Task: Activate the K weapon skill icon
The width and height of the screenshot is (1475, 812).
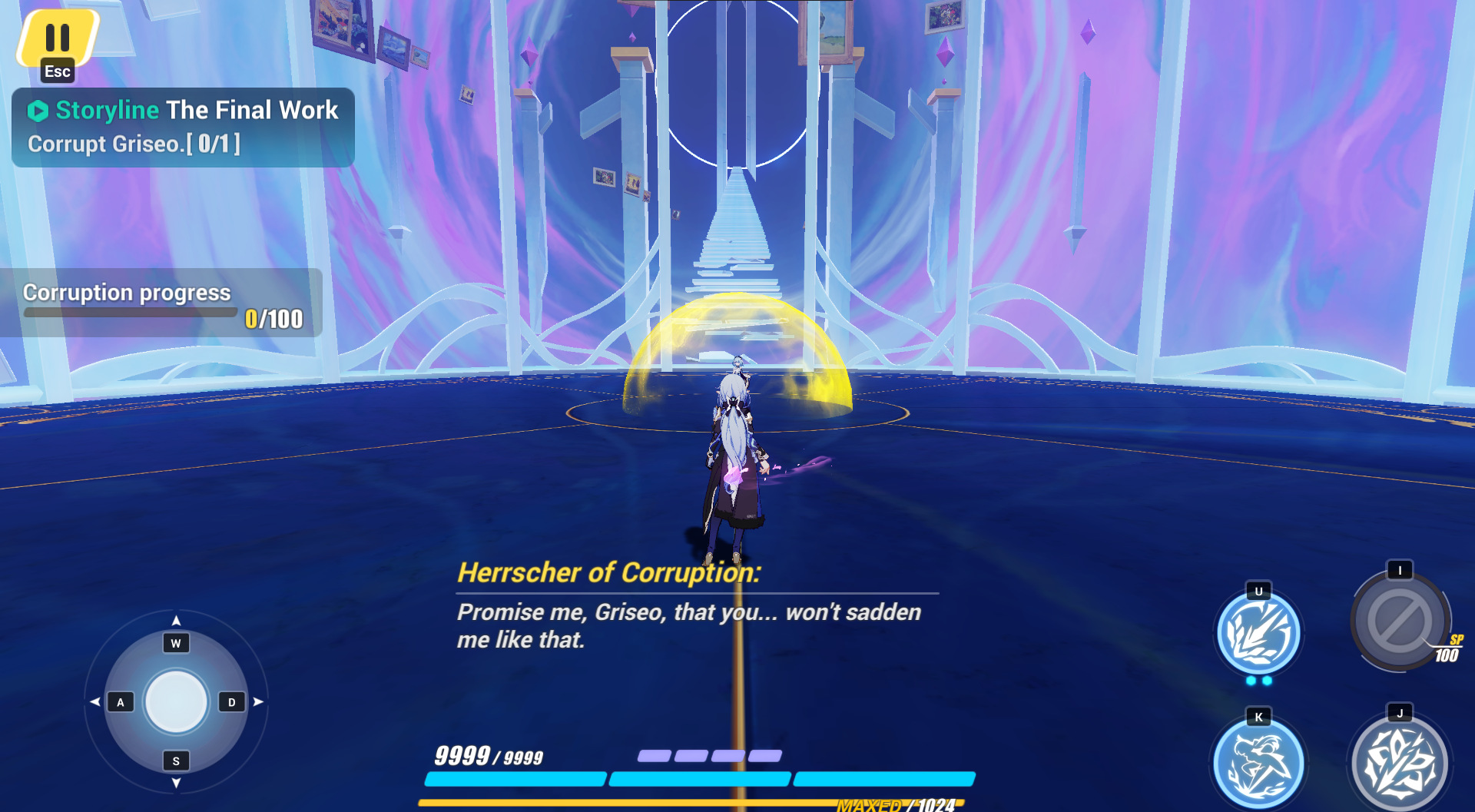Action: 1258,763
